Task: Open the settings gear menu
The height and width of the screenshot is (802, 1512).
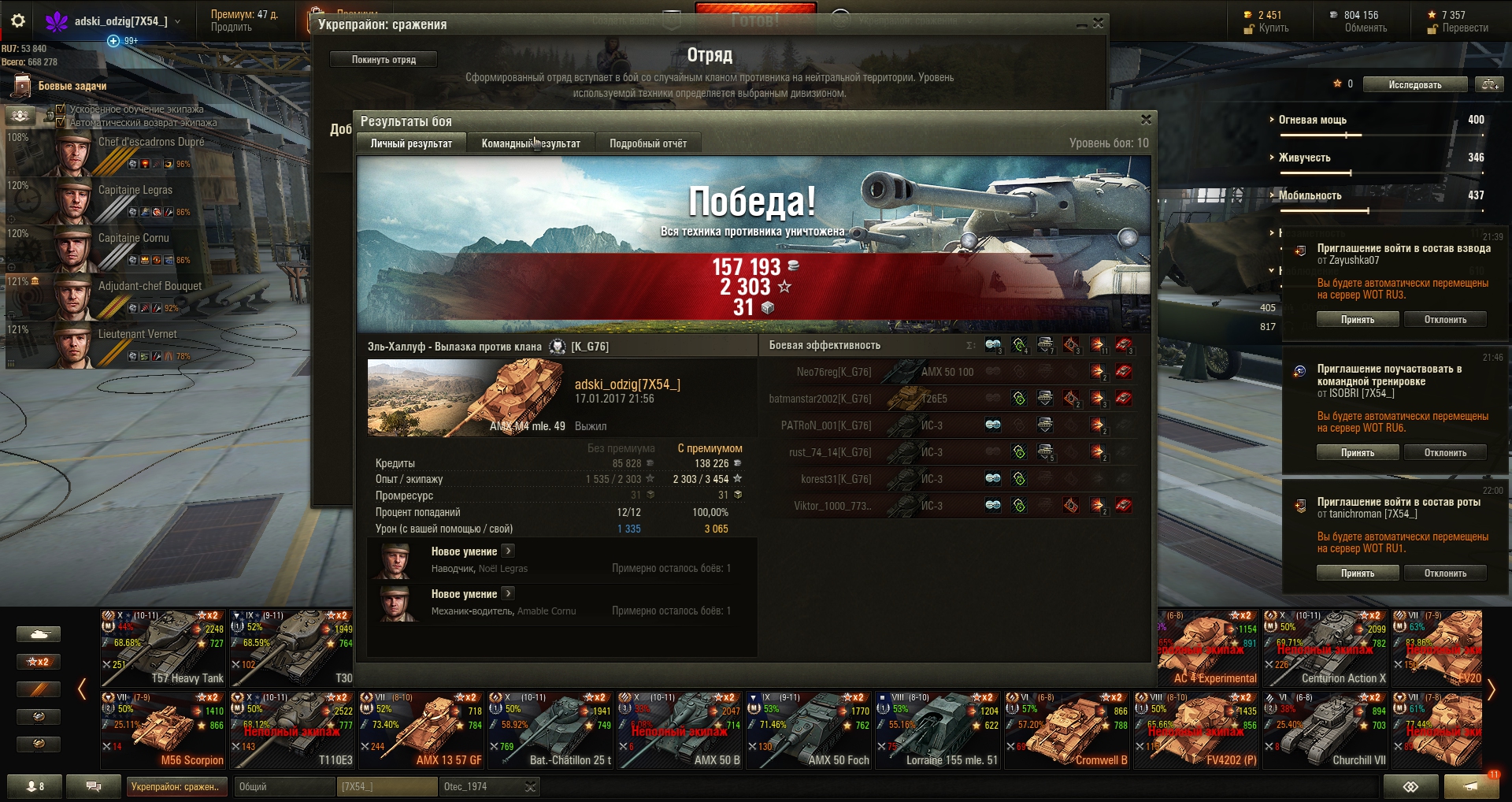Action: point(18,21)
